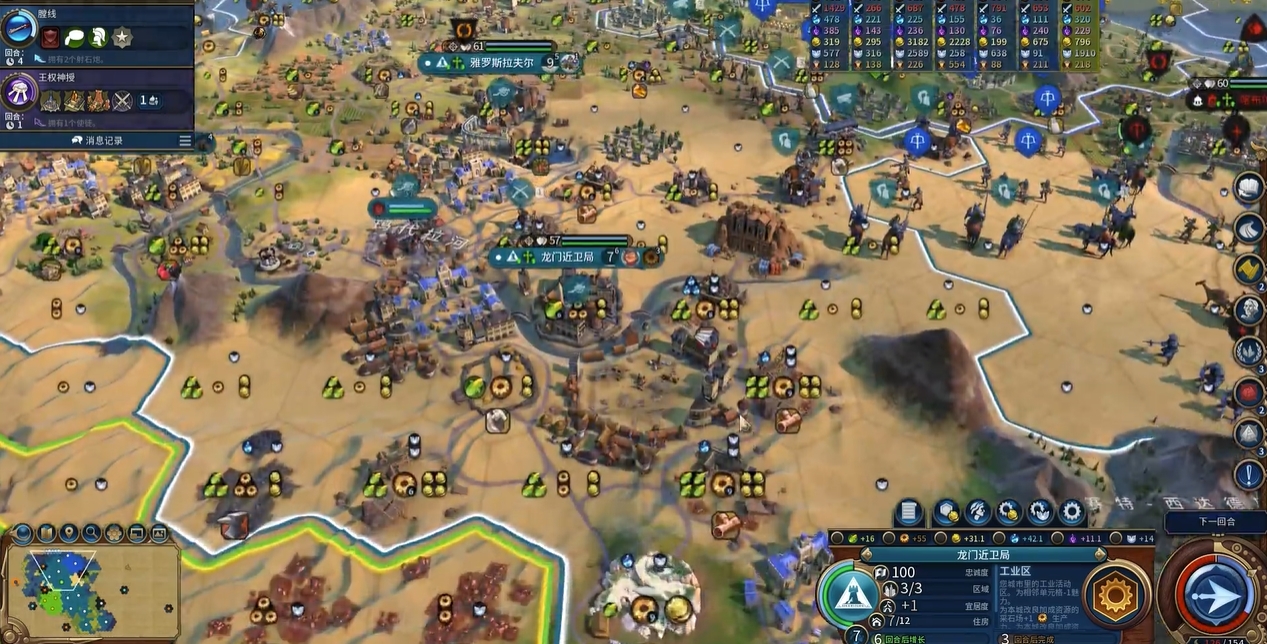Open manage citizens button in city panel

point(978,513)
